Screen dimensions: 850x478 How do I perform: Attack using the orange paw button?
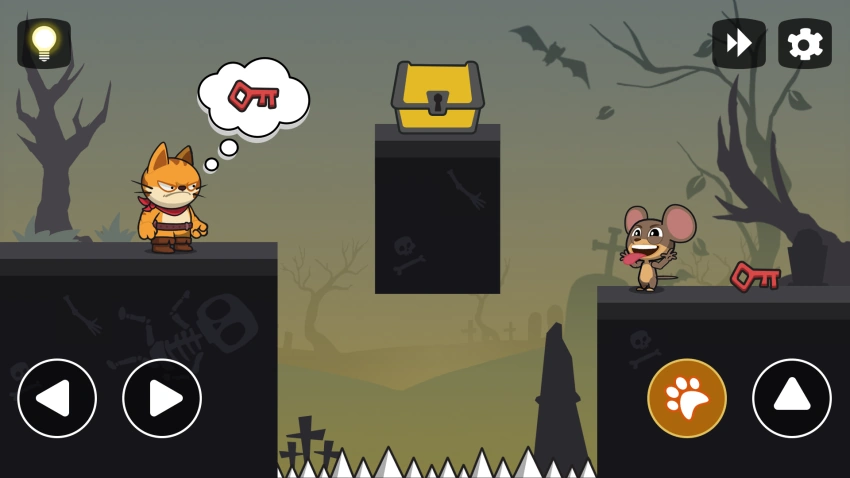point(687,398)
